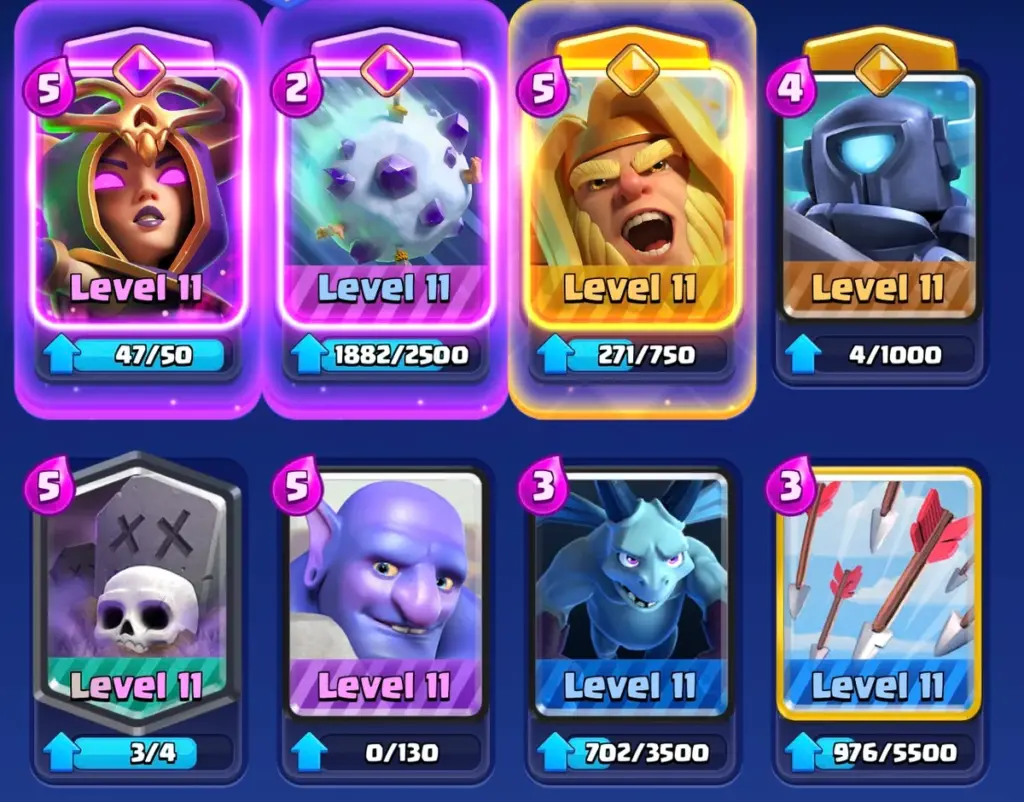Click the 47/50 upgrade progress bar
The height and width of the screenshot is (802, 1024).
[137, 354]
